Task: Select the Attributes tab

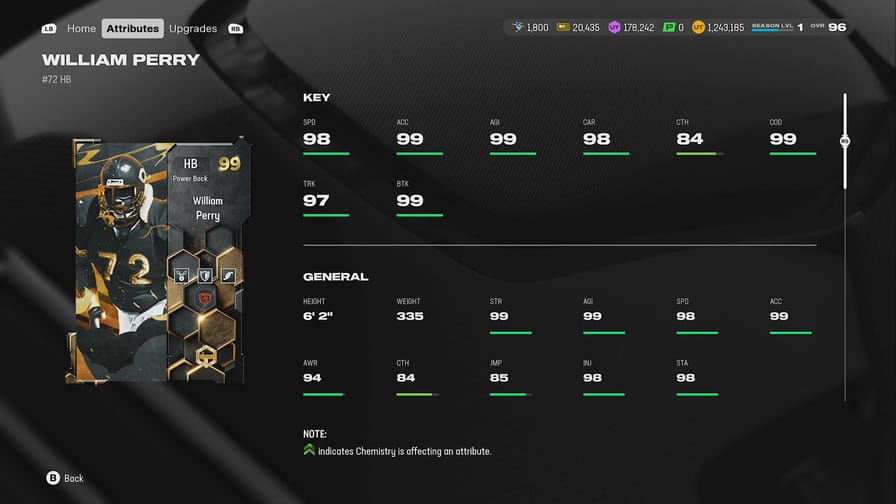Action: click(x=133, y=28)
